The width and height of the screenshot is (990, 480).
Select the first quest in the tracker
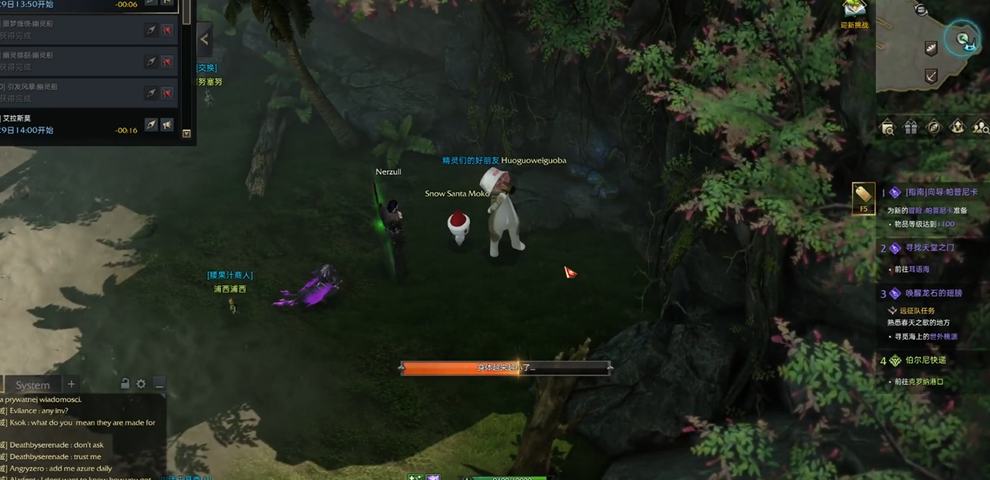(940, 192)
